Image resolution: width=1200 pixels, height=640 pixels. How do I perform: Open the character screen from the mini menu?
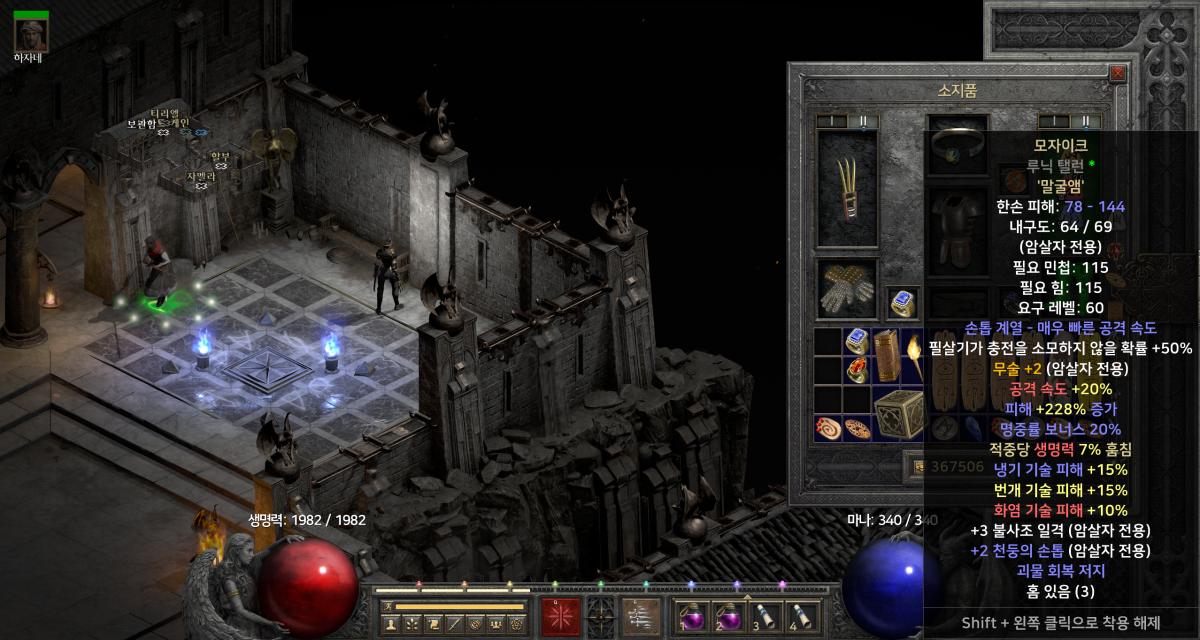pos(390,624)
